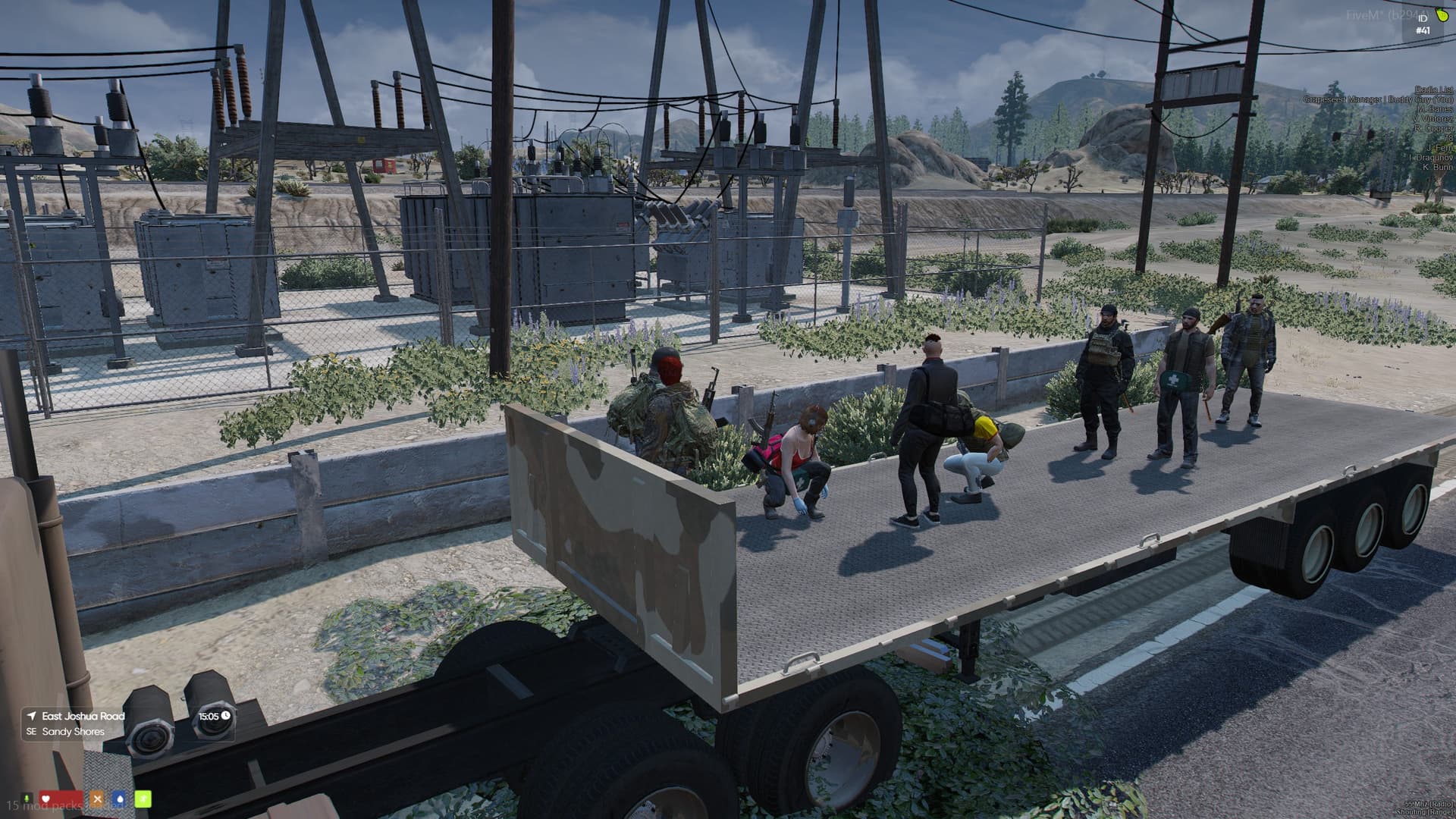Click the green stamina icon in the HUD
1456x819 pixels.
point(143,799)
